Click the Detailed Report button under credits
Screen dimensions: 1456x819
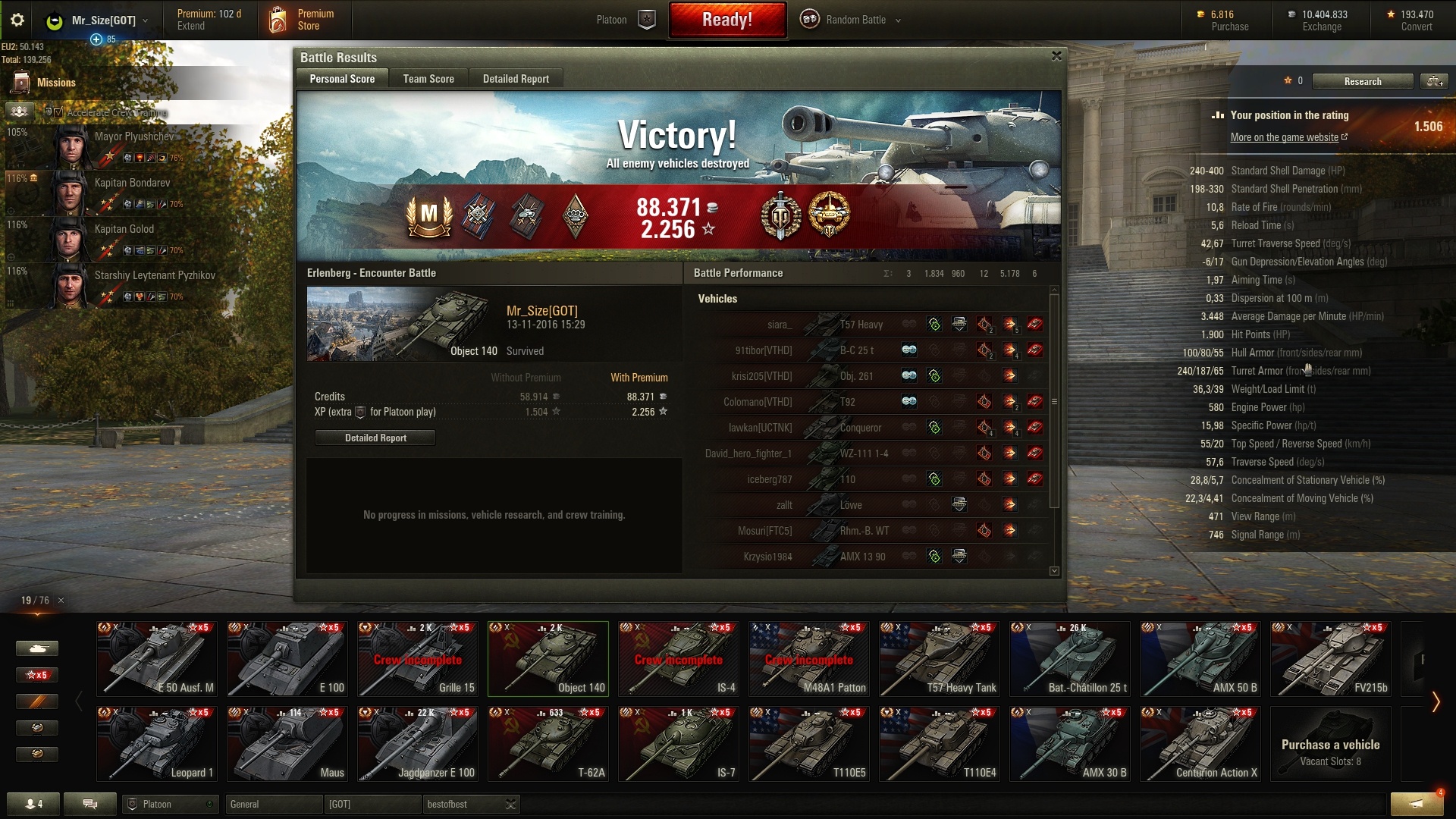click(375, 438)
